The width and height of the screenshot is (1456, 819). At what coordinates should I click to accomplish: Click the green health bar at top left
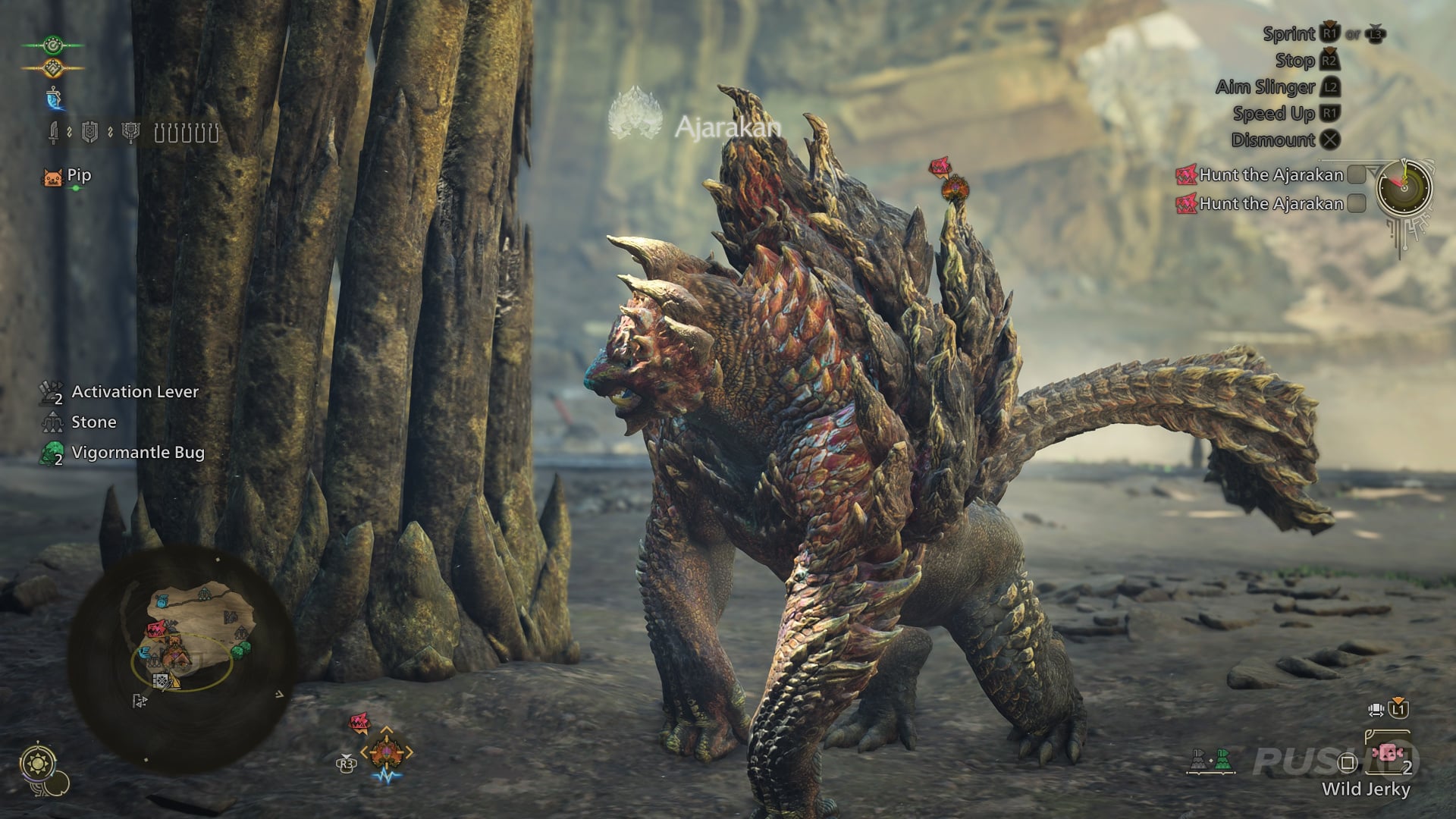tap(53, 45)
